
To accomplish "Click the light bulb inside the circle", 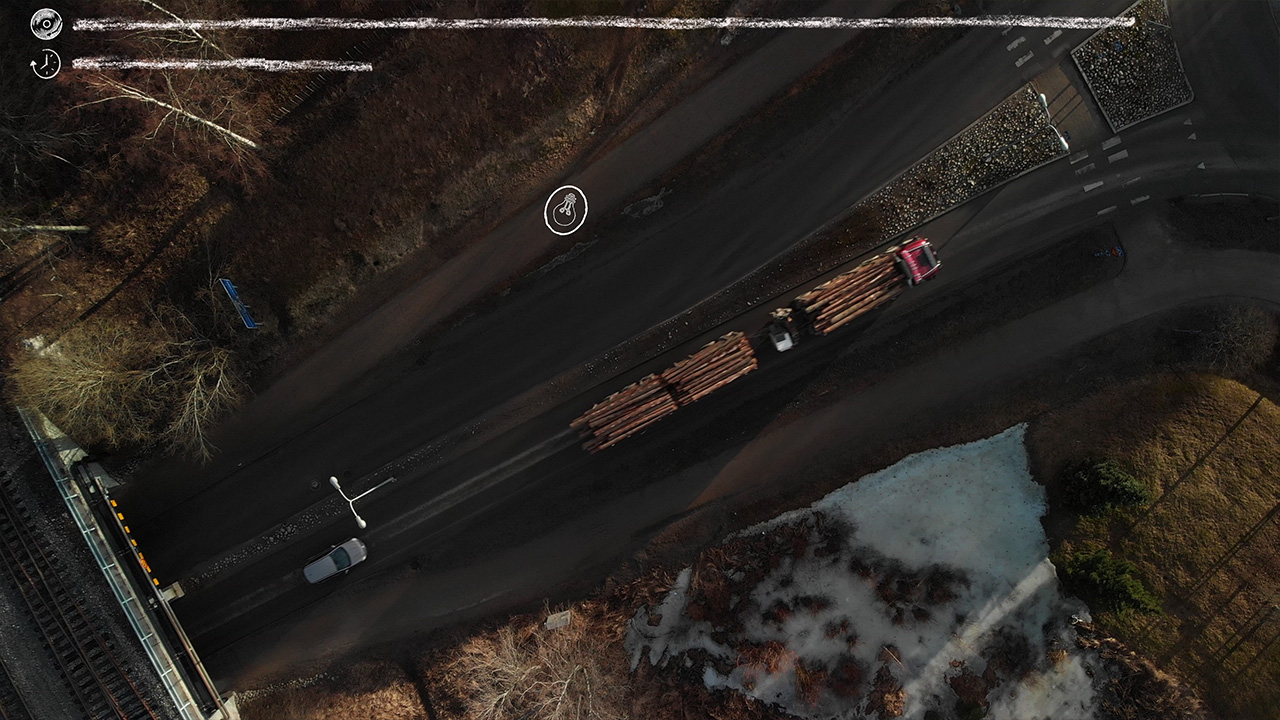I will [566, 211].
